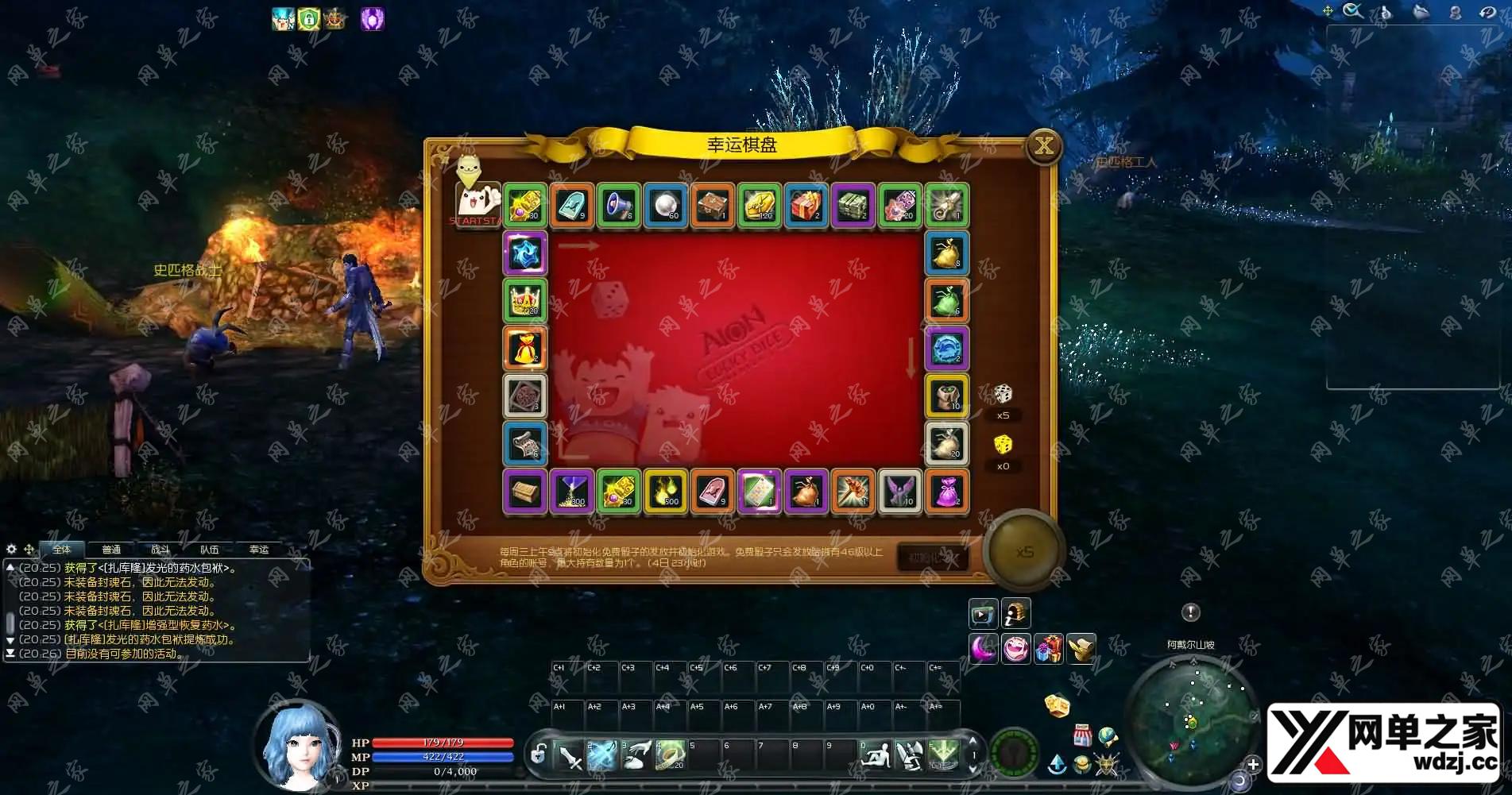
Task: Select the golden crown reward tile
Action: pos(525,300)
